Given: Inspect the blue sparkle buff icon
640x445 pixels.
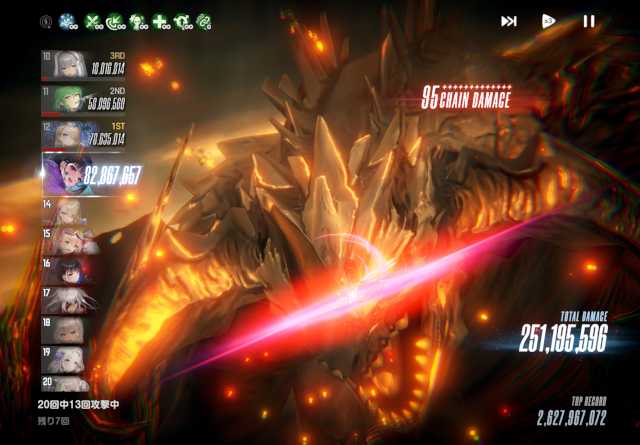Looking at the screenshot, I should (68, 21).
